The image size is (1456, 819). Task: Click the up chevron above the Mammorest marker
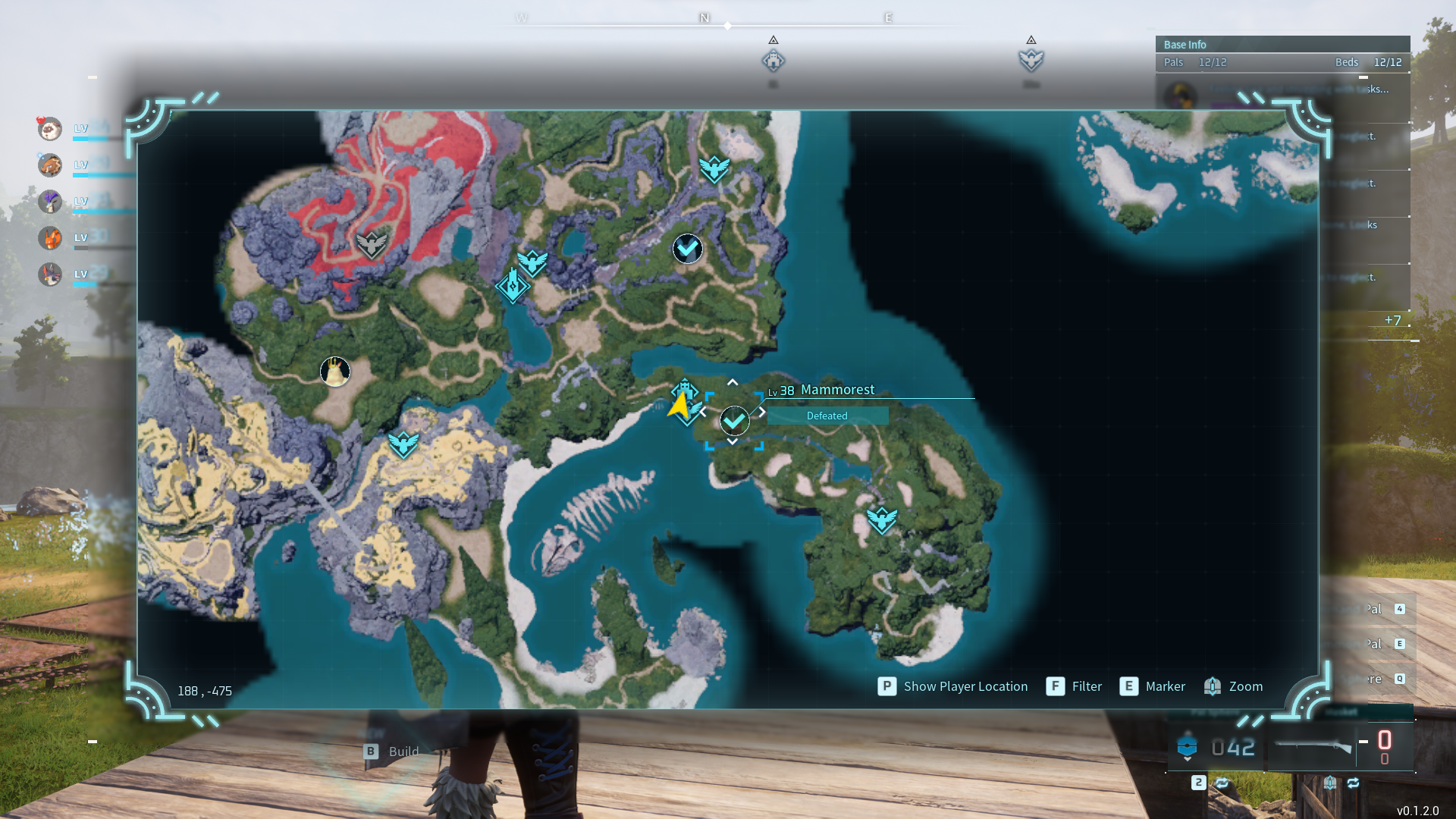click(733, 382)
